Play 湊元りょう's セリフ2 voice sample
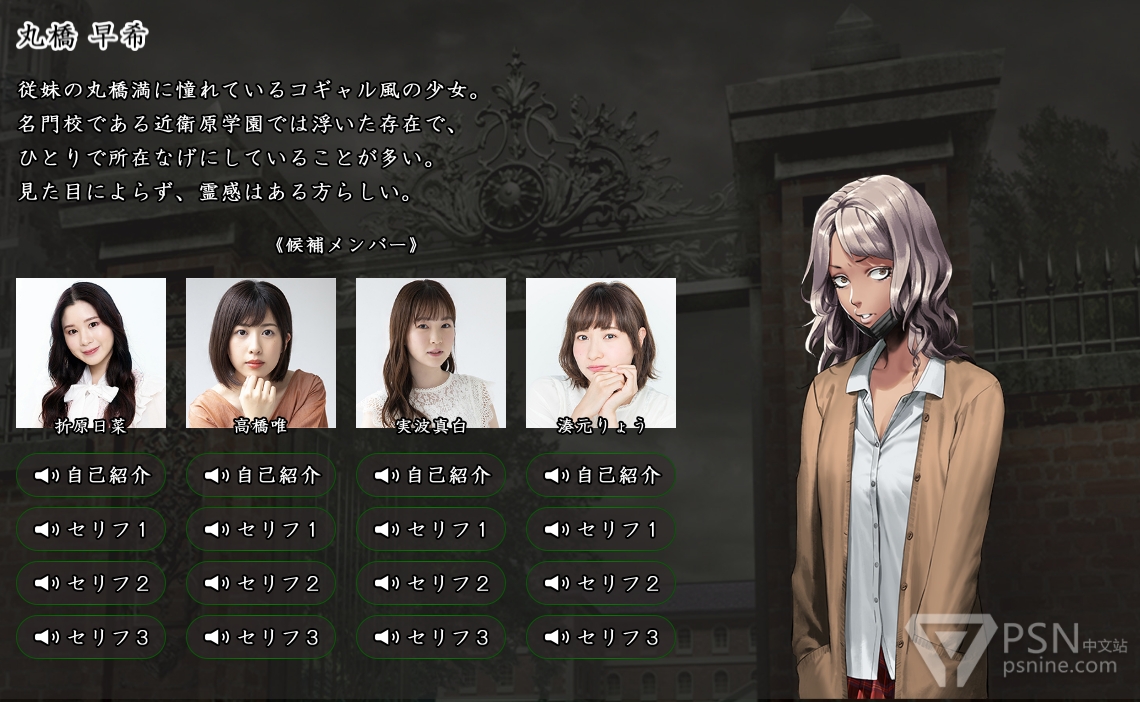The width and height of the screenshot is (1140, 702). point(601,583)
